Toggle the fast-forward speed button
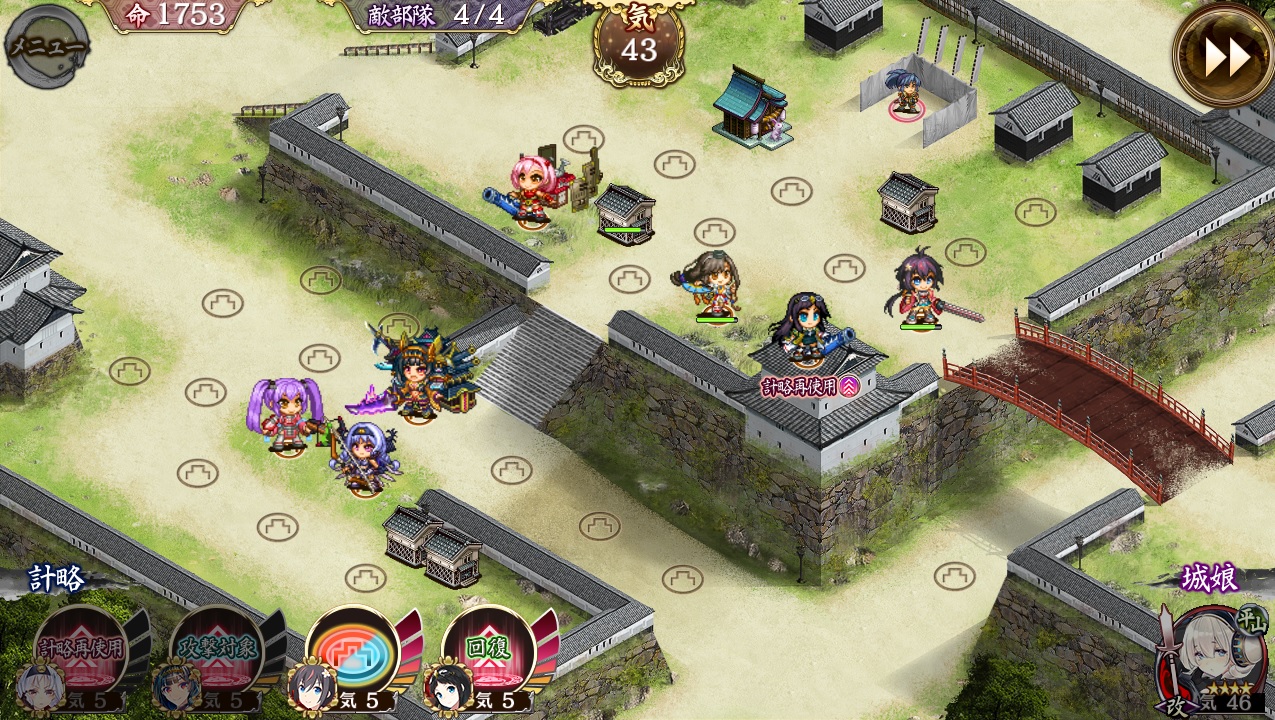 coord(1224,56)
